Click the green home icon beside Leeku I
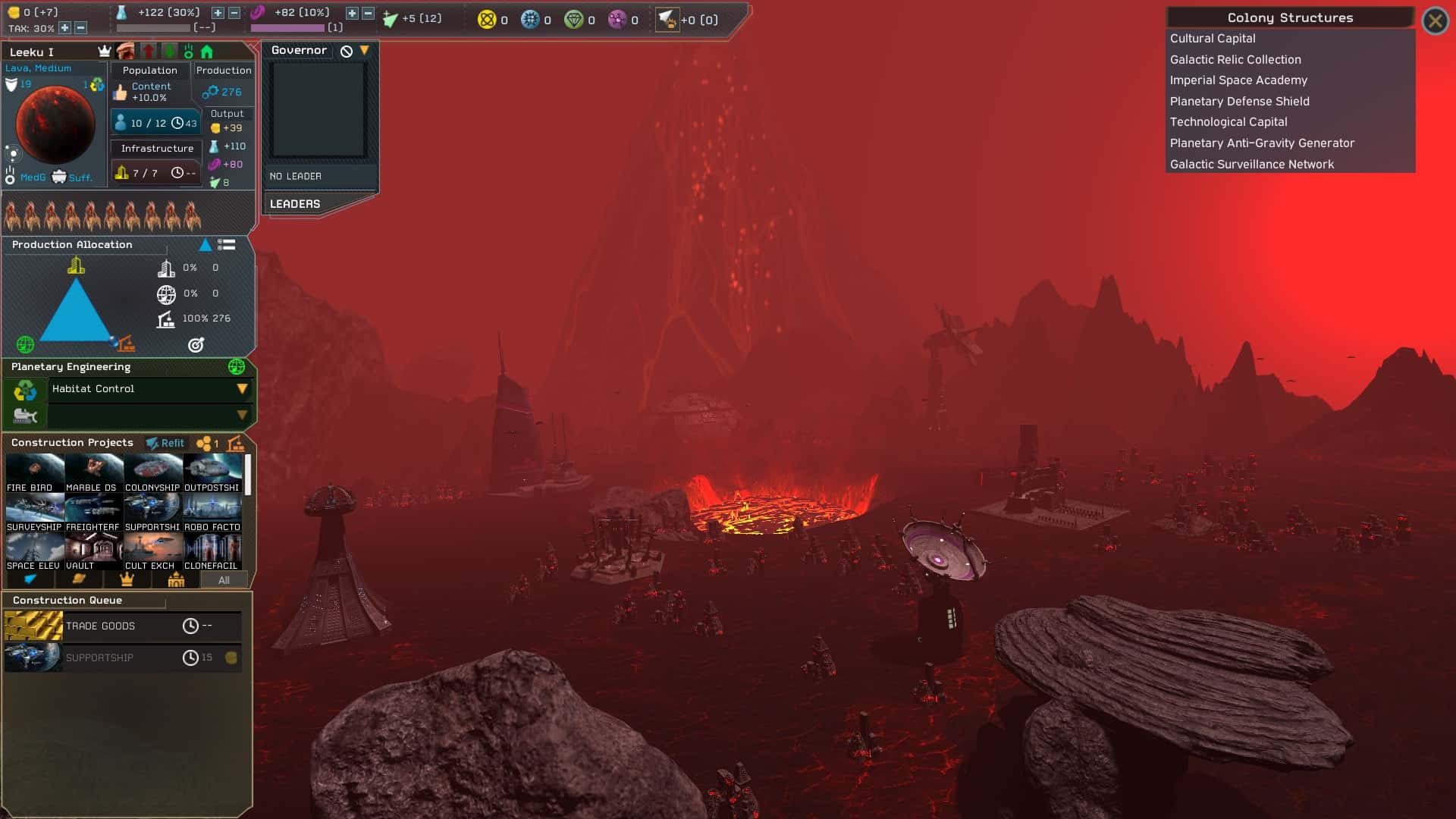Image resolution: width=1456 pixels, height=819 pixels. [207, 52]
